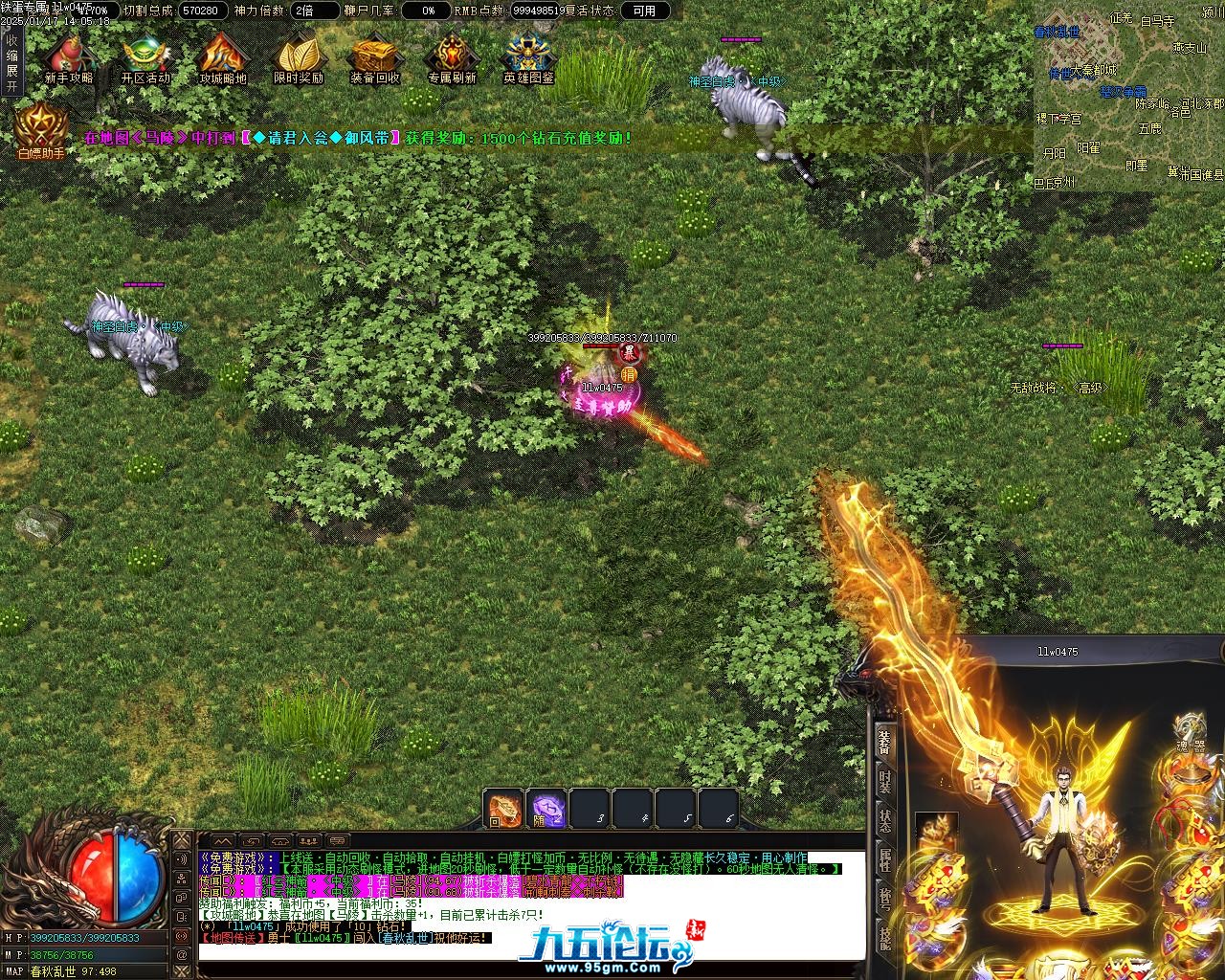The height and width of the screenshot is (980, 1225).
Task: Click the minimap in the corner
Action: pyautogui.click(x=1129, y=96)
